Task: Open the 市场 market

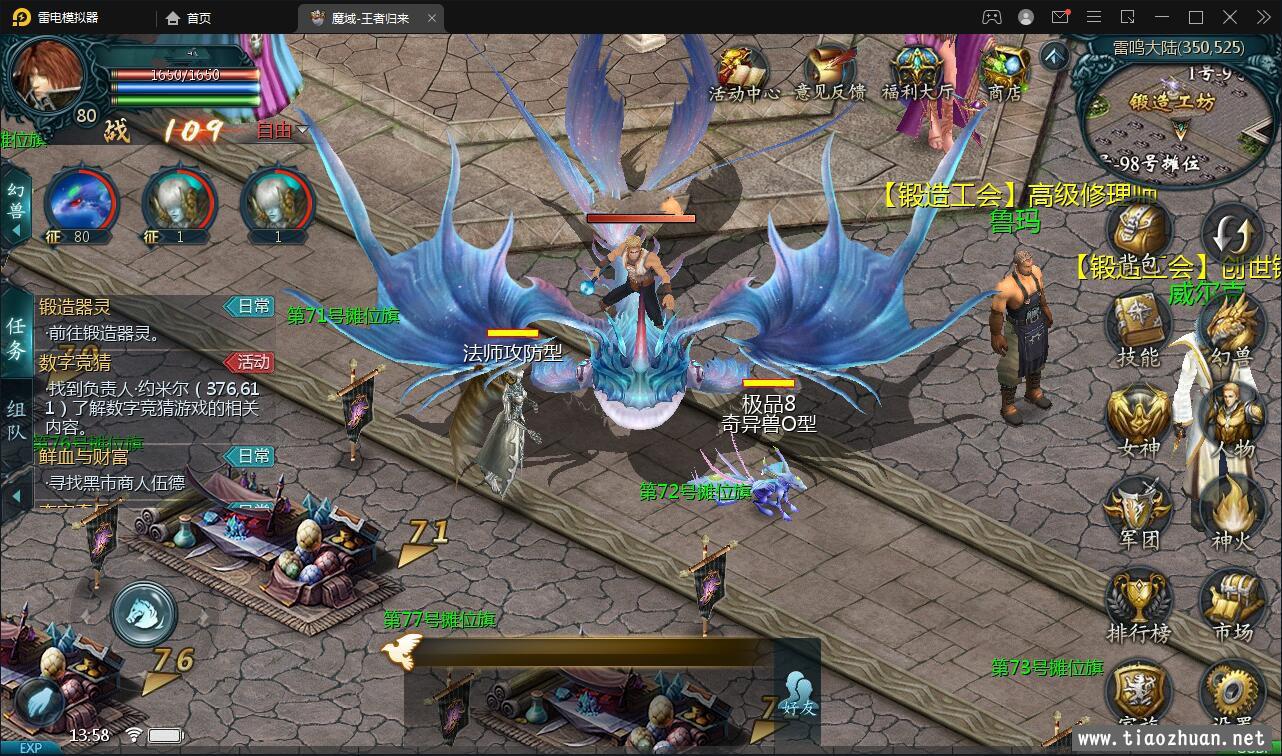Action: point(1232,604)
